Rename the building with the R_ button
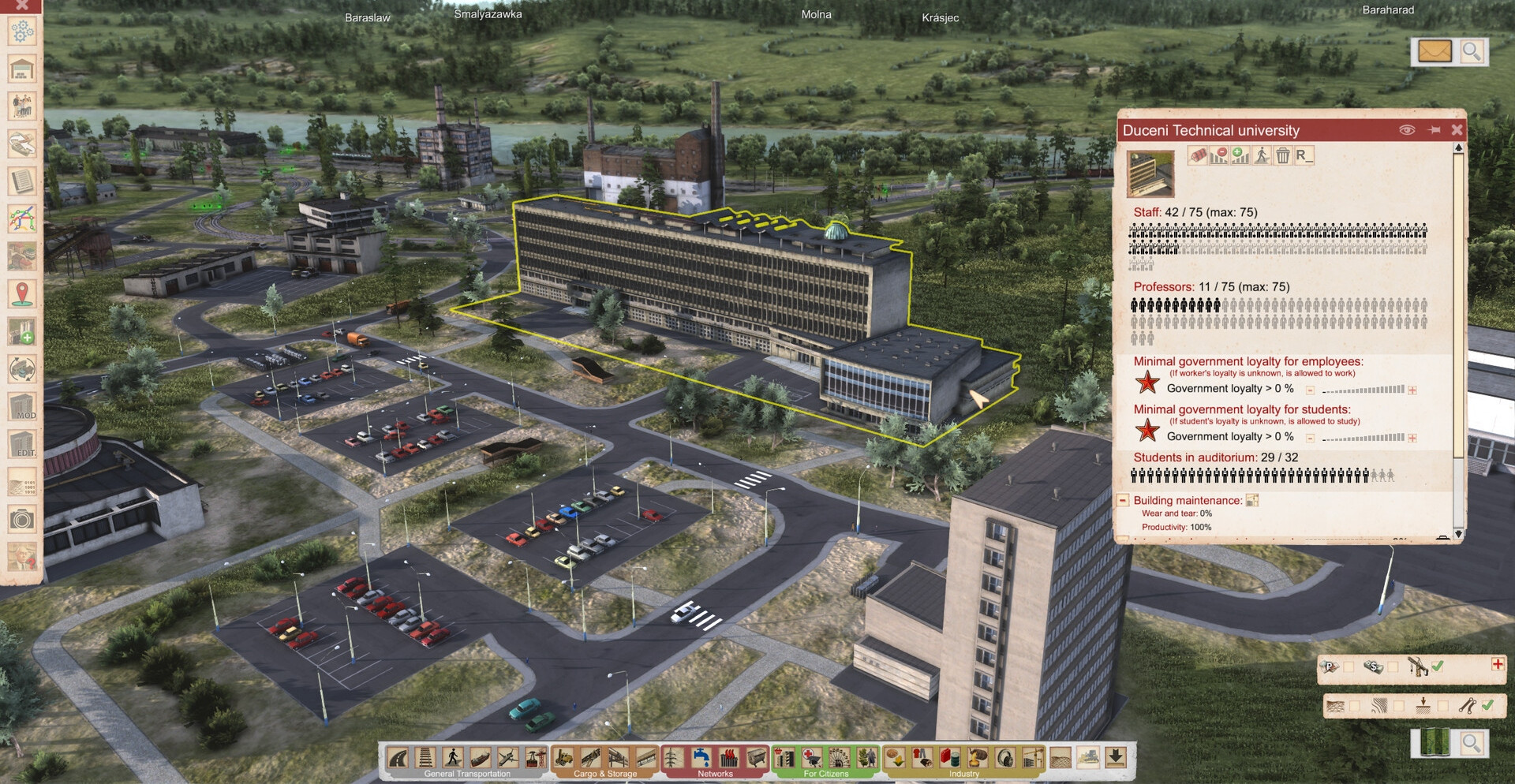Image resolution: width=1515 pixels, height=784 pixels. (1304, 155)
